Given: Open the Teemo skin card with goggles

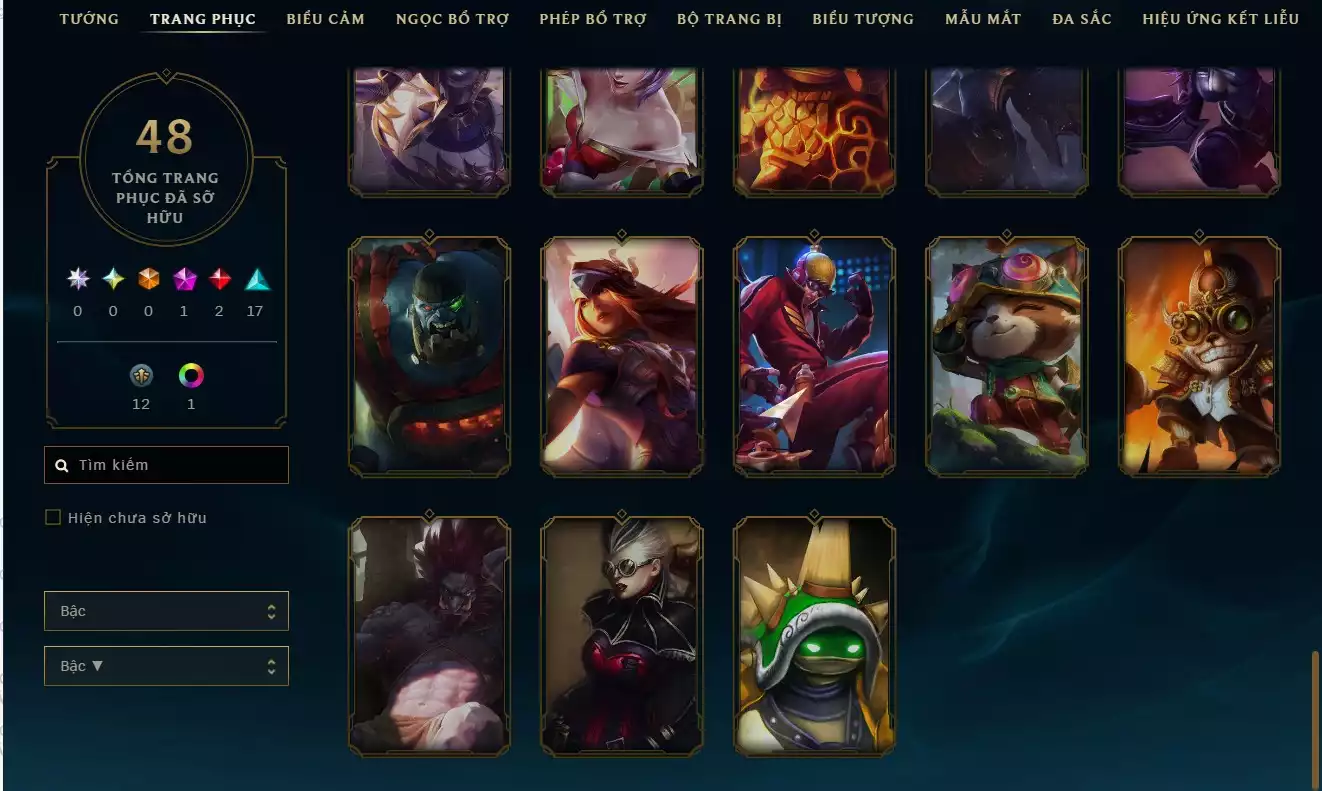Looking at the screenshot, I should [1006, 354].
